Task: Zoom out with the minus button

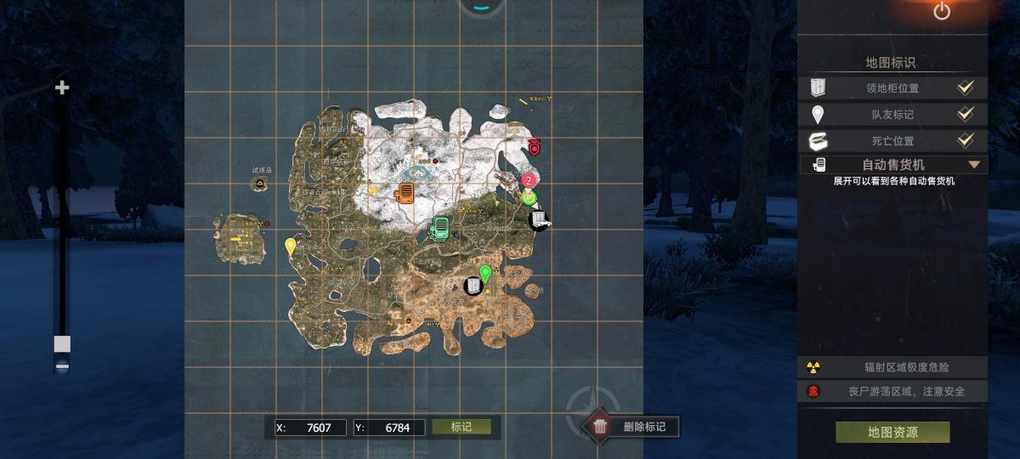Action: pyautogui.click(x=62, y=366)
